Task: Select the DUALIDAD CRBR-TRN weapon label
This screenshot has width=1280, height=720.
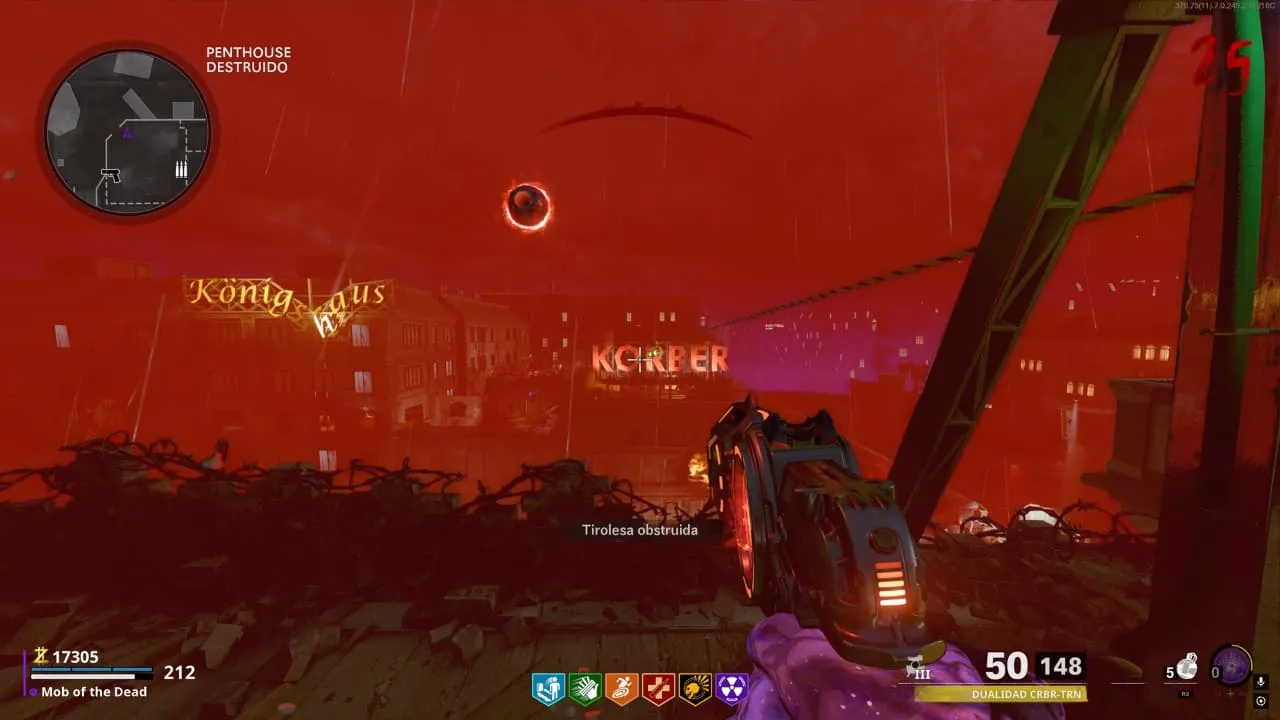Action: [1000, 693]
